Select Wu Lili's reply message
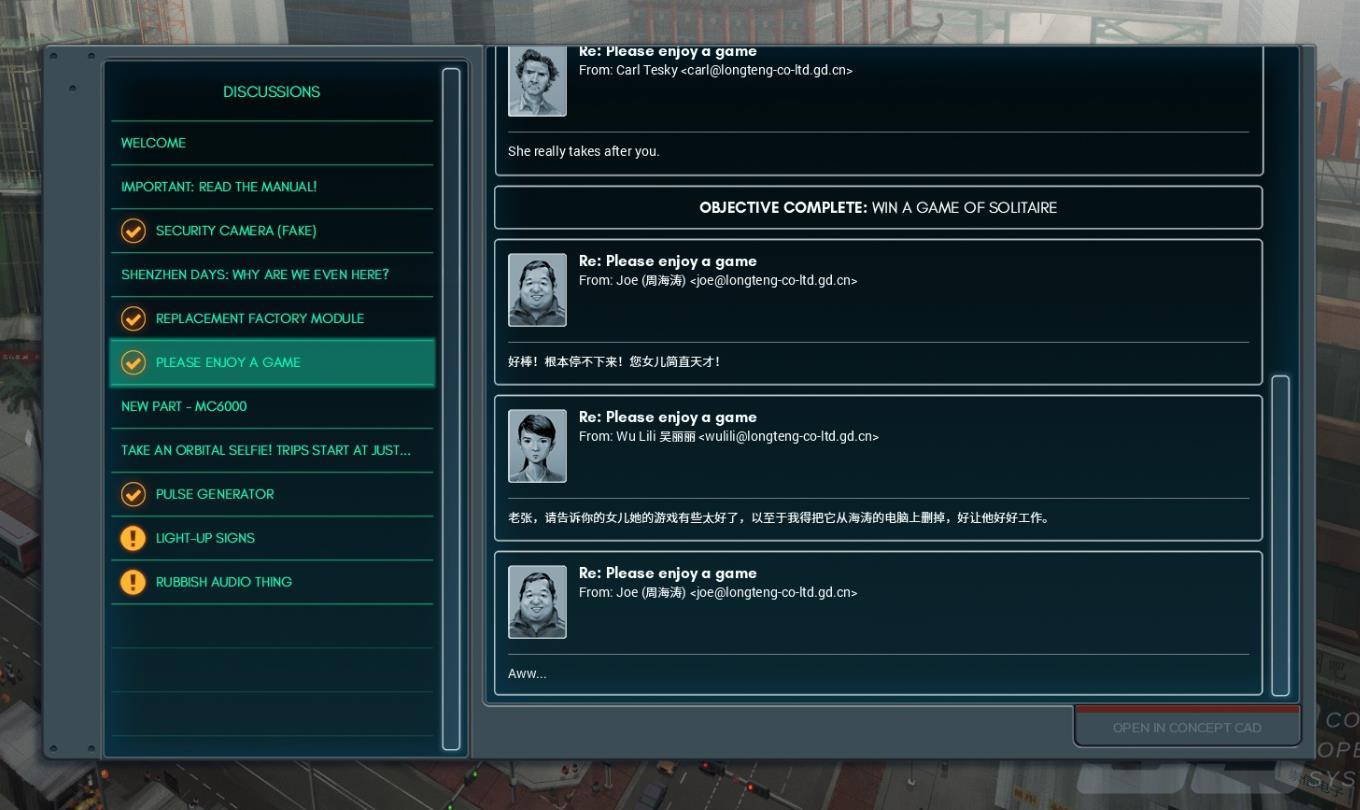 878,468
